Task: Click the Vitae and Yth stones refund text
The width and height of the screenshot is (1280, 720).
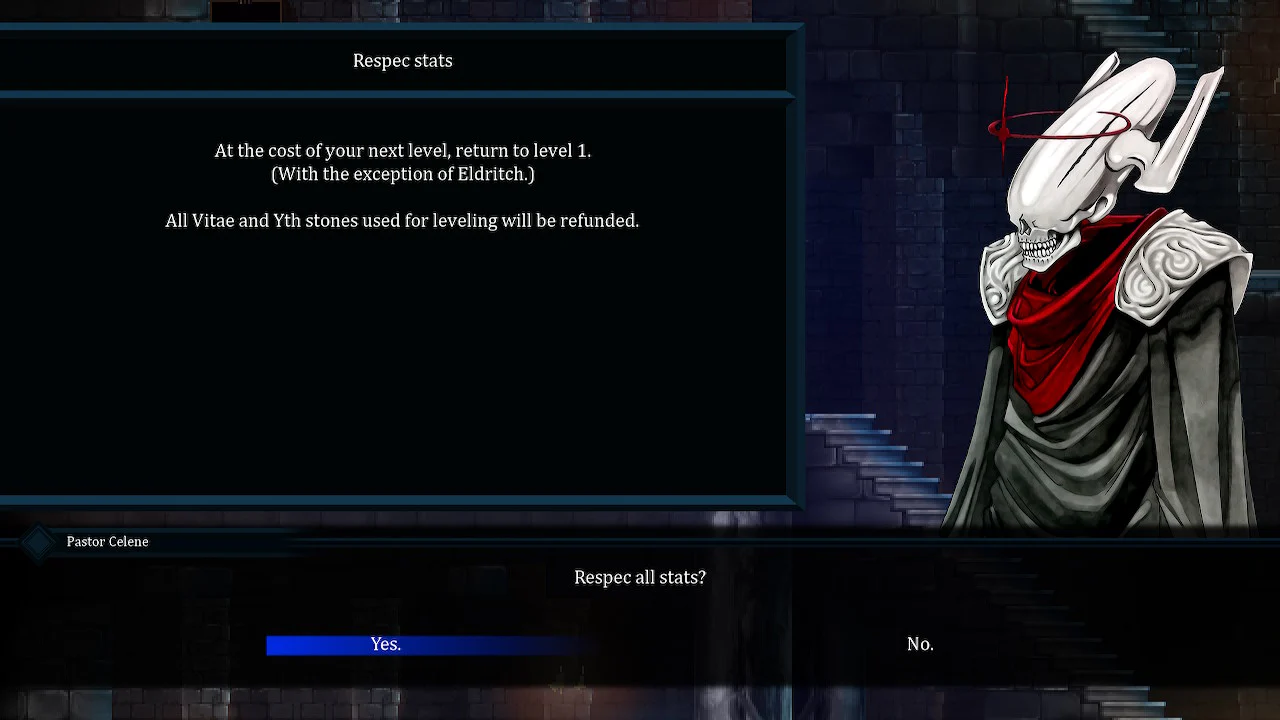Action: tap(402, 220)
